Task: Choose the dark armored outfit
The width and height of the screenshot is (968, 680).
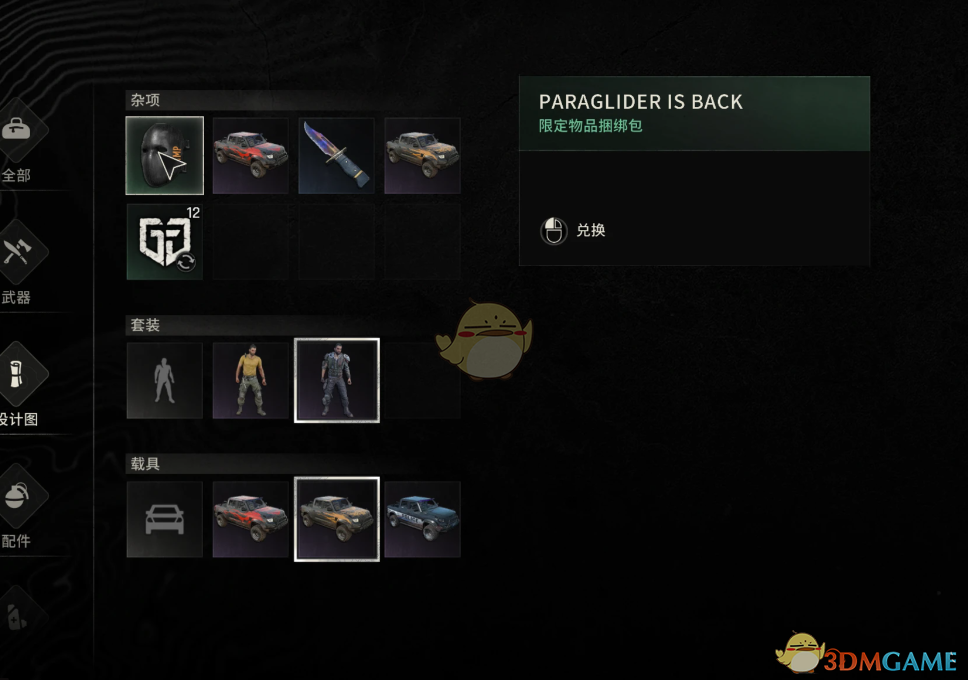Action: [336, 380]
